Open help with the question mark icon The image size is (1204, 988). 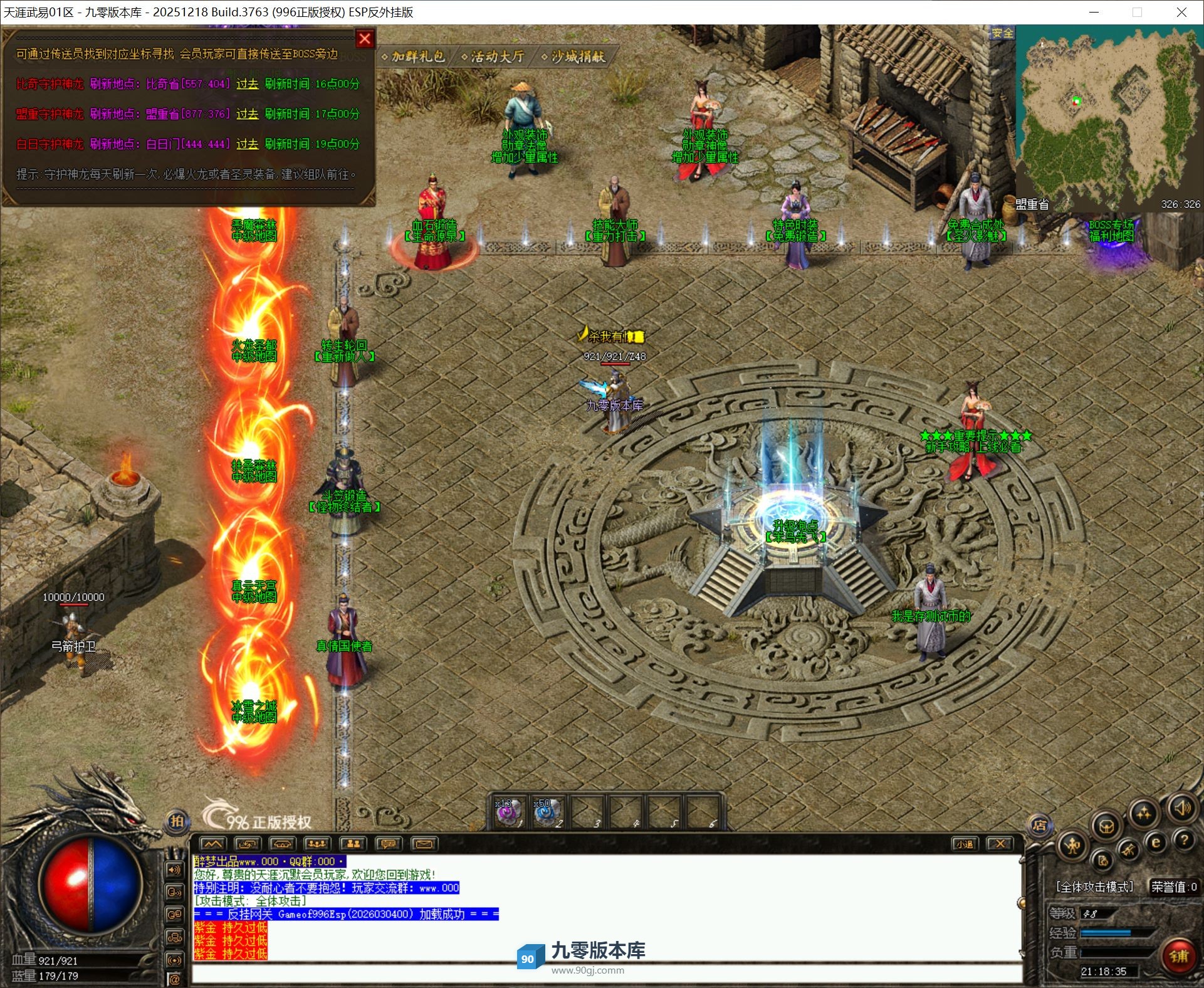coord(1184,840)
